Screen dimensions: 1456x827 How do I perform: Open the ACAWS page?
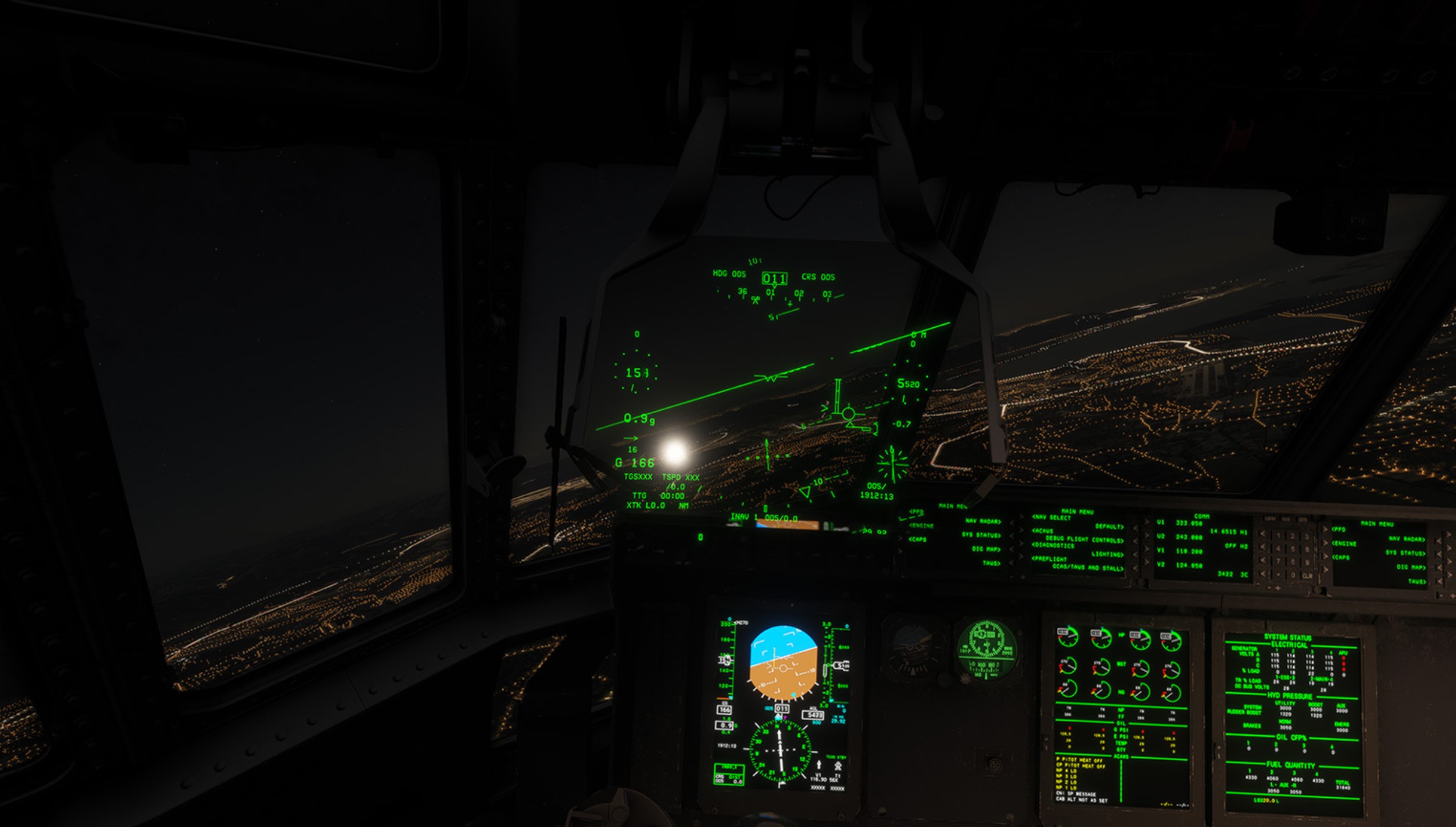coord(1043,531)
